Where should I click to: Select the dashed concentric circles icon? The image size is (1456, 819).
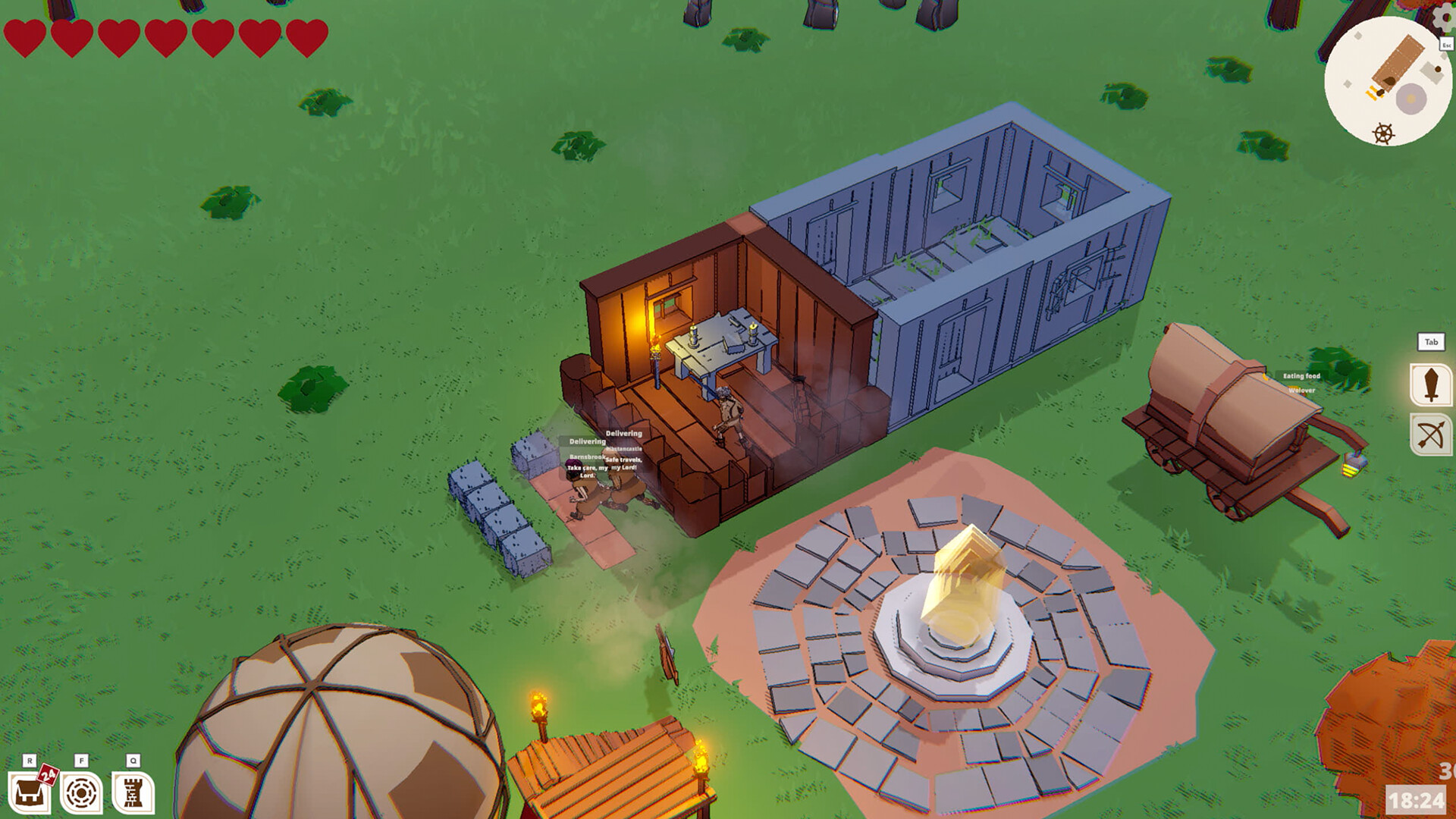click(81, 793)
